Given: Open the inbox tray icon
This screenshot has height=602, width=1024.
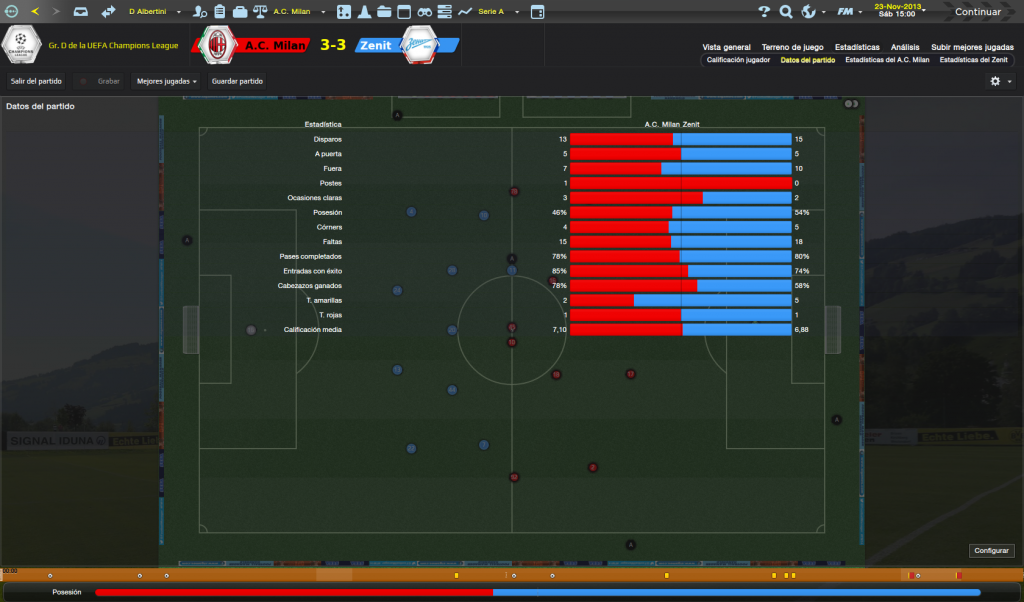Looking at the screenshot, I should coord(80,12).
